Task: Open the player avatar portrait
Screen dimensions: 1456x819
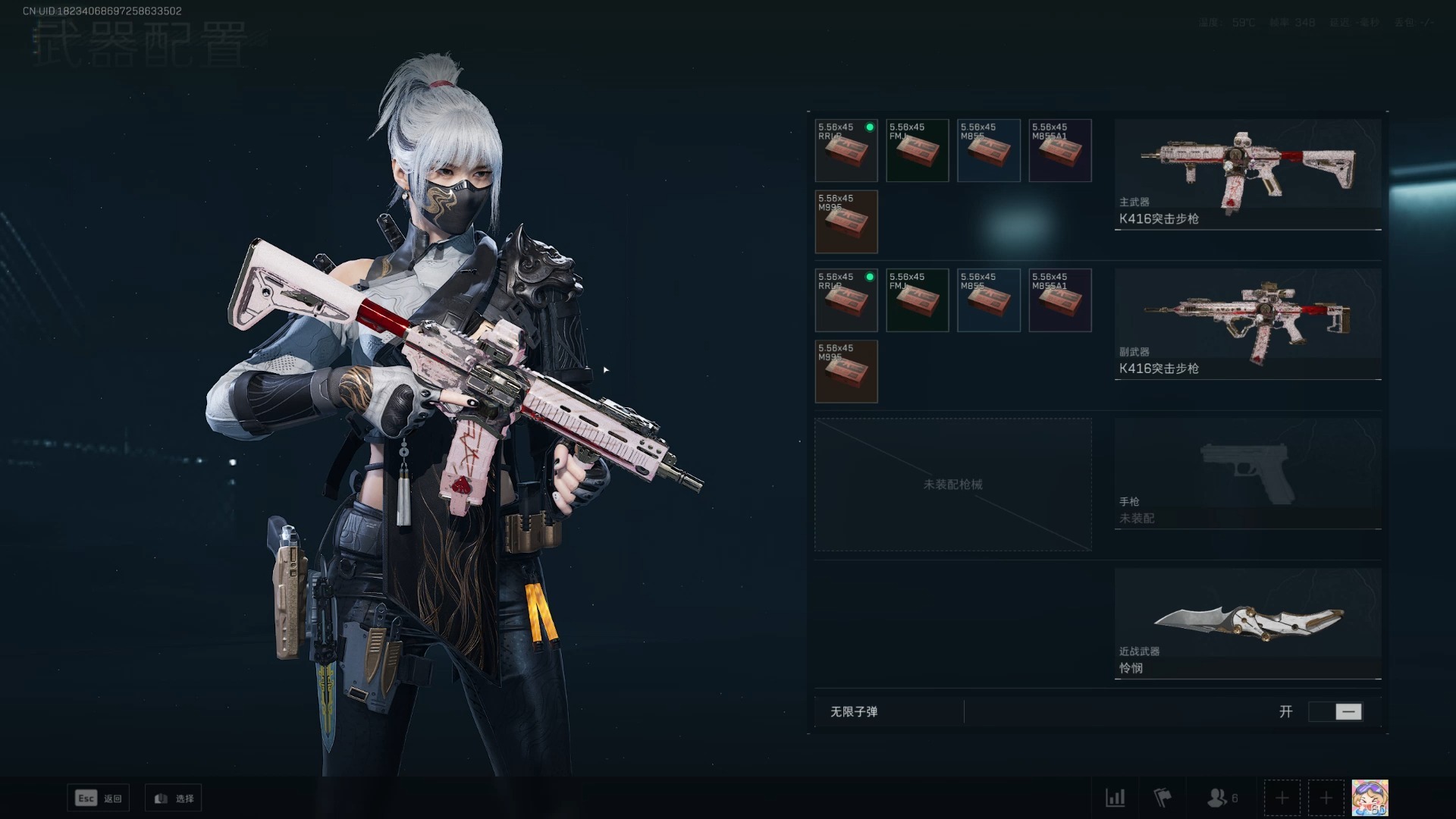Action: click(1370, 798)
